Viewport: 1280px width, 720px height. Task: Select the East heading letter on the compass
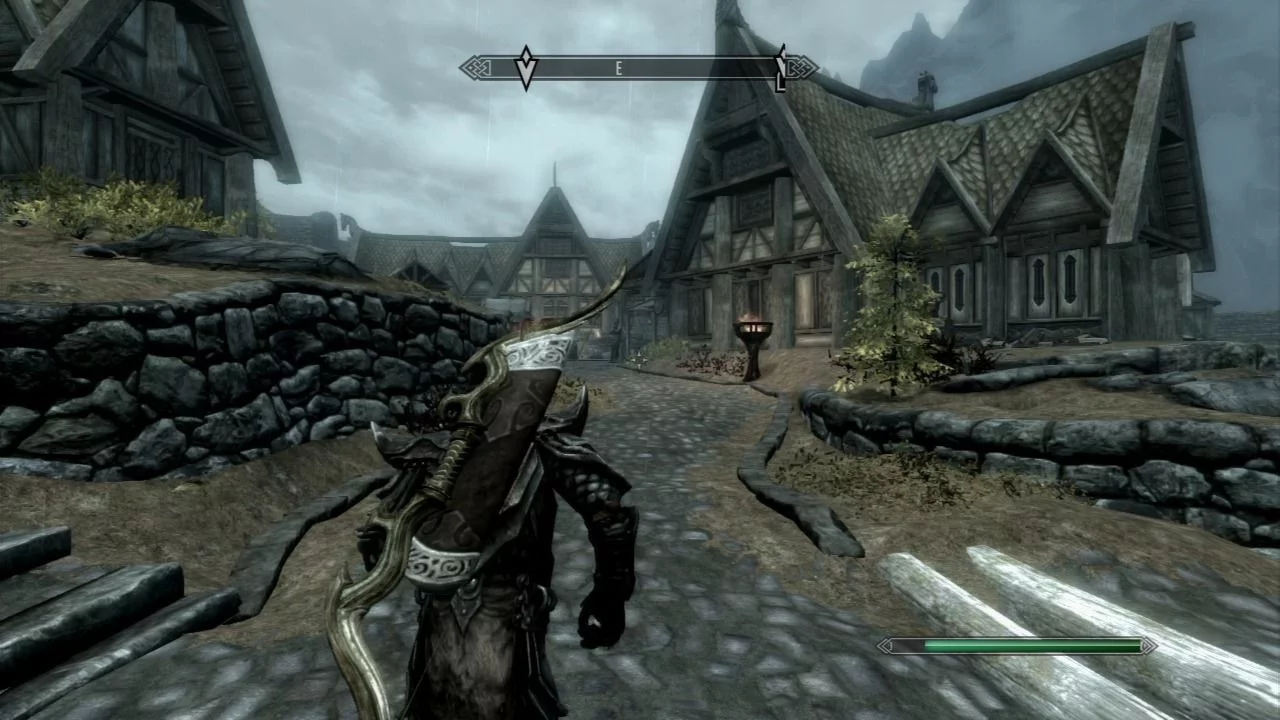click(619, 68)
